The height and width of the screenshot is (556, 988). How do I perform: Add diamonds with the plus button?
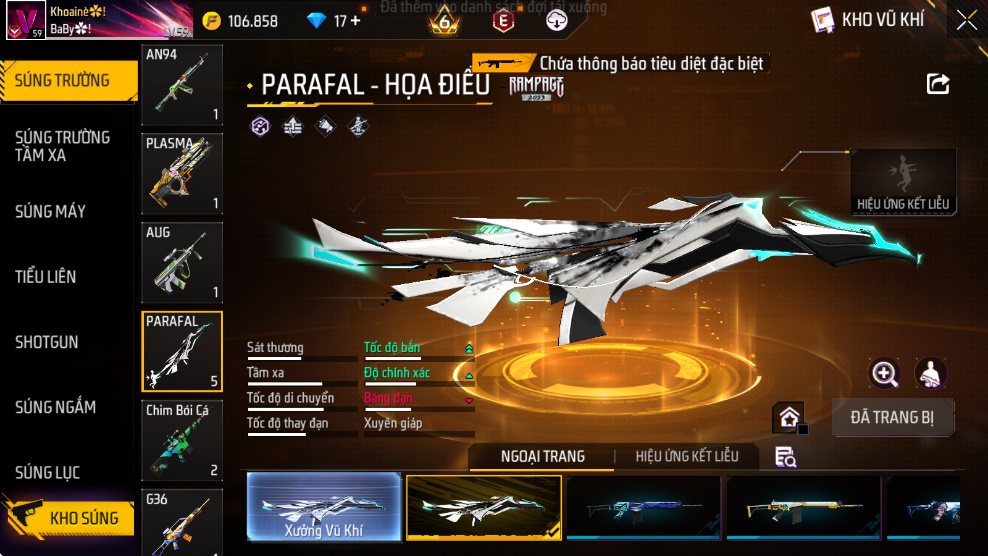click(355, 21)
